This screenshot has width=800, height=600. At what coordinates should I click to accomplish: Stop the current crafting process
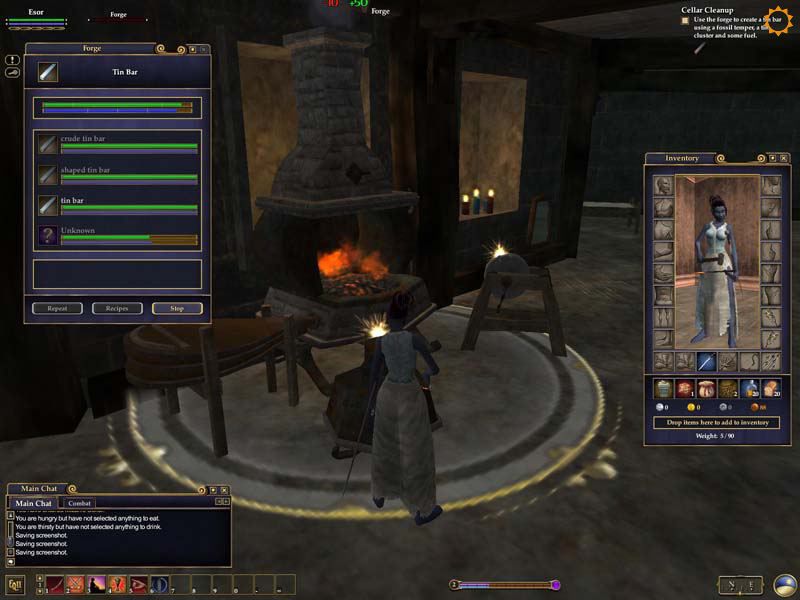click(177, 309)
